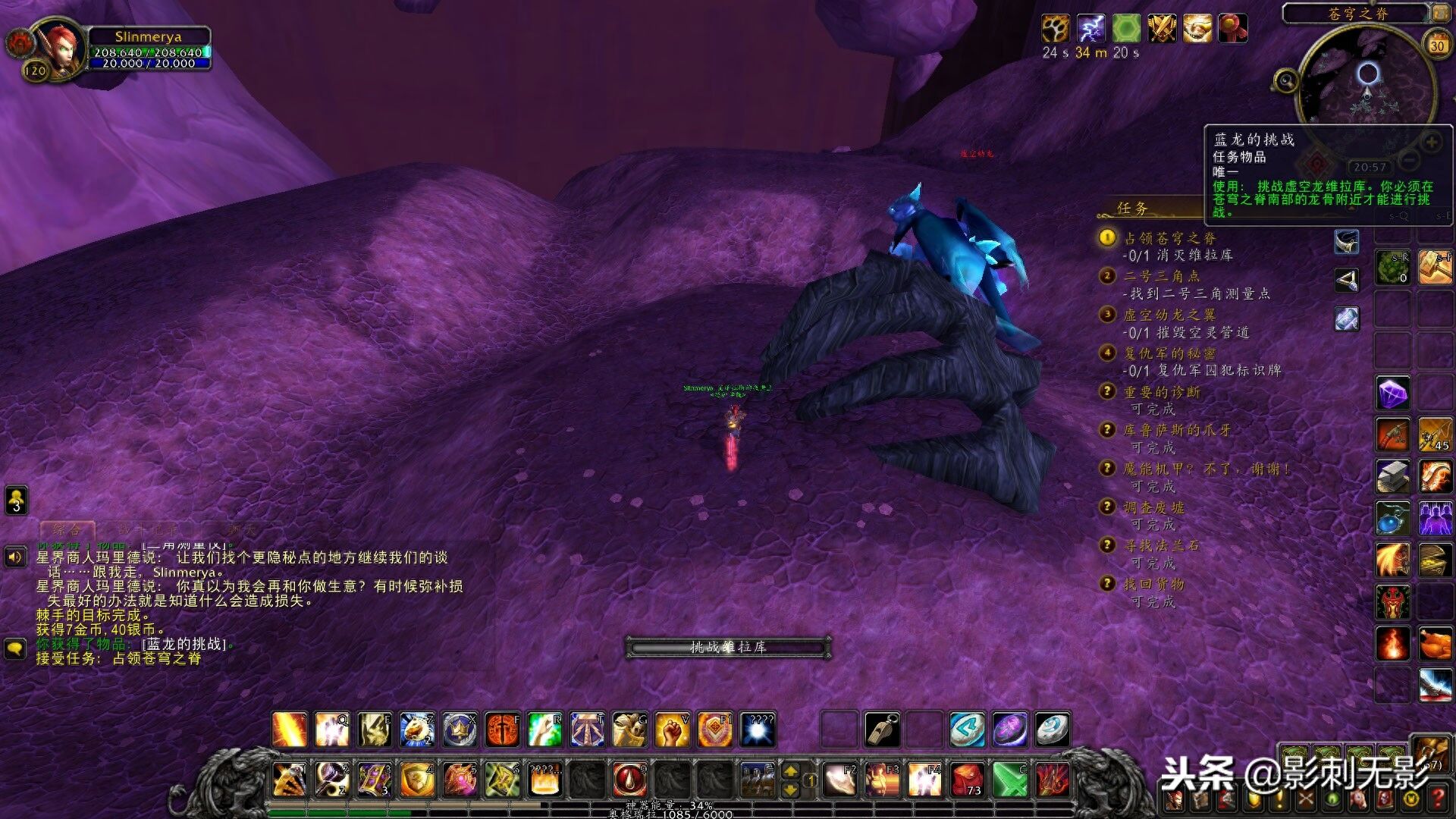The width and height of the screenshot is (1456, 819).
Task: Select the 找回货物 quest entry
Action: pos(1153,584)
